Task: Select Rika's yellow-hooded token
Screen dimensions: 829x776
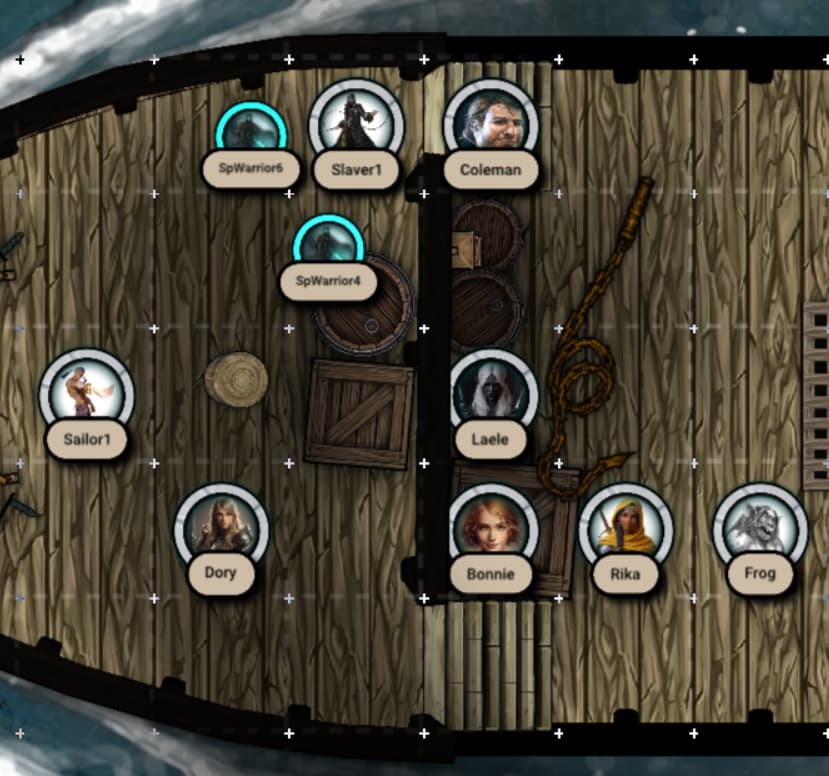Action: coord(625,529)
